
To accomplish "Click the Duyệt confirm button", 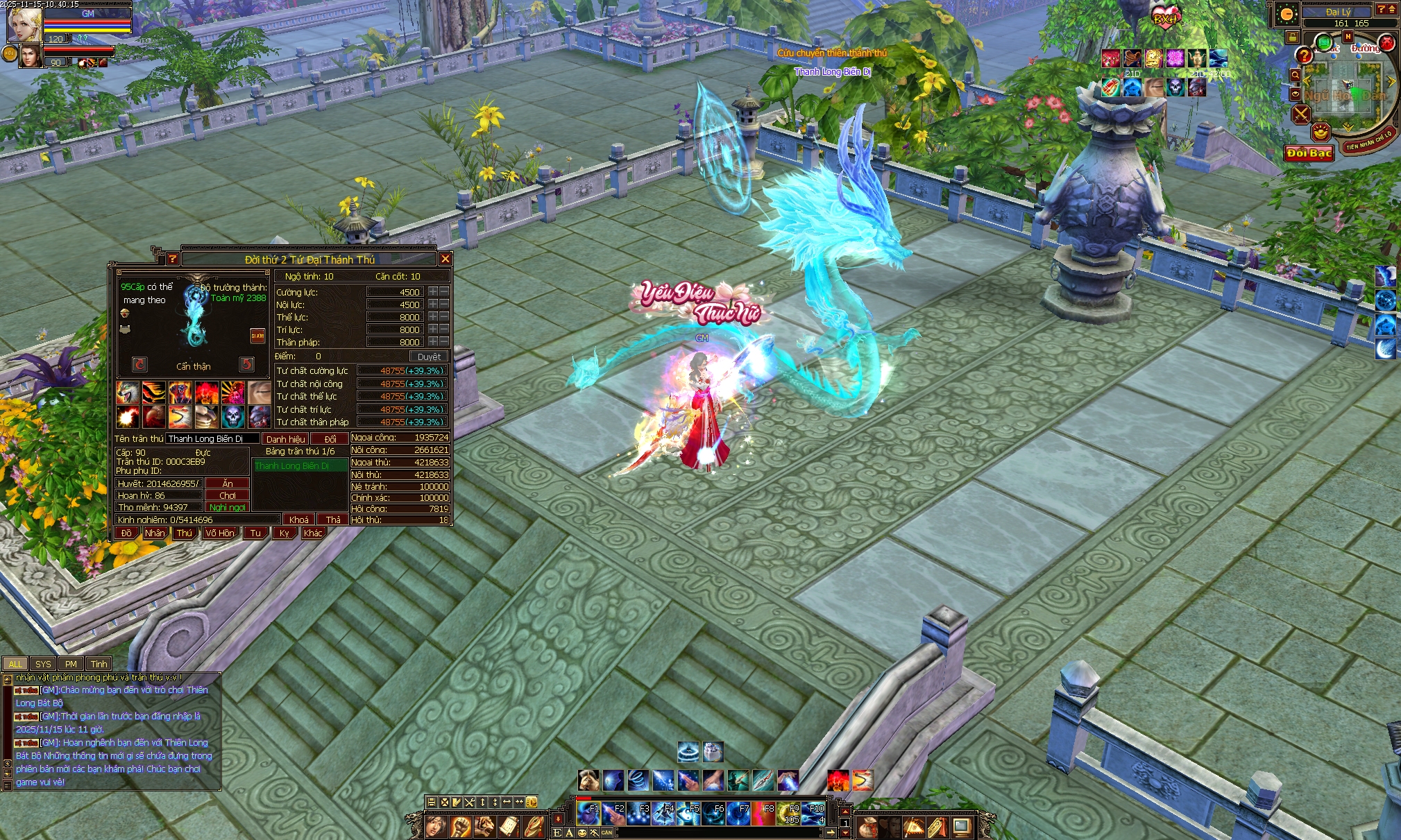I will pyautogui.click(x=429, y=357).
